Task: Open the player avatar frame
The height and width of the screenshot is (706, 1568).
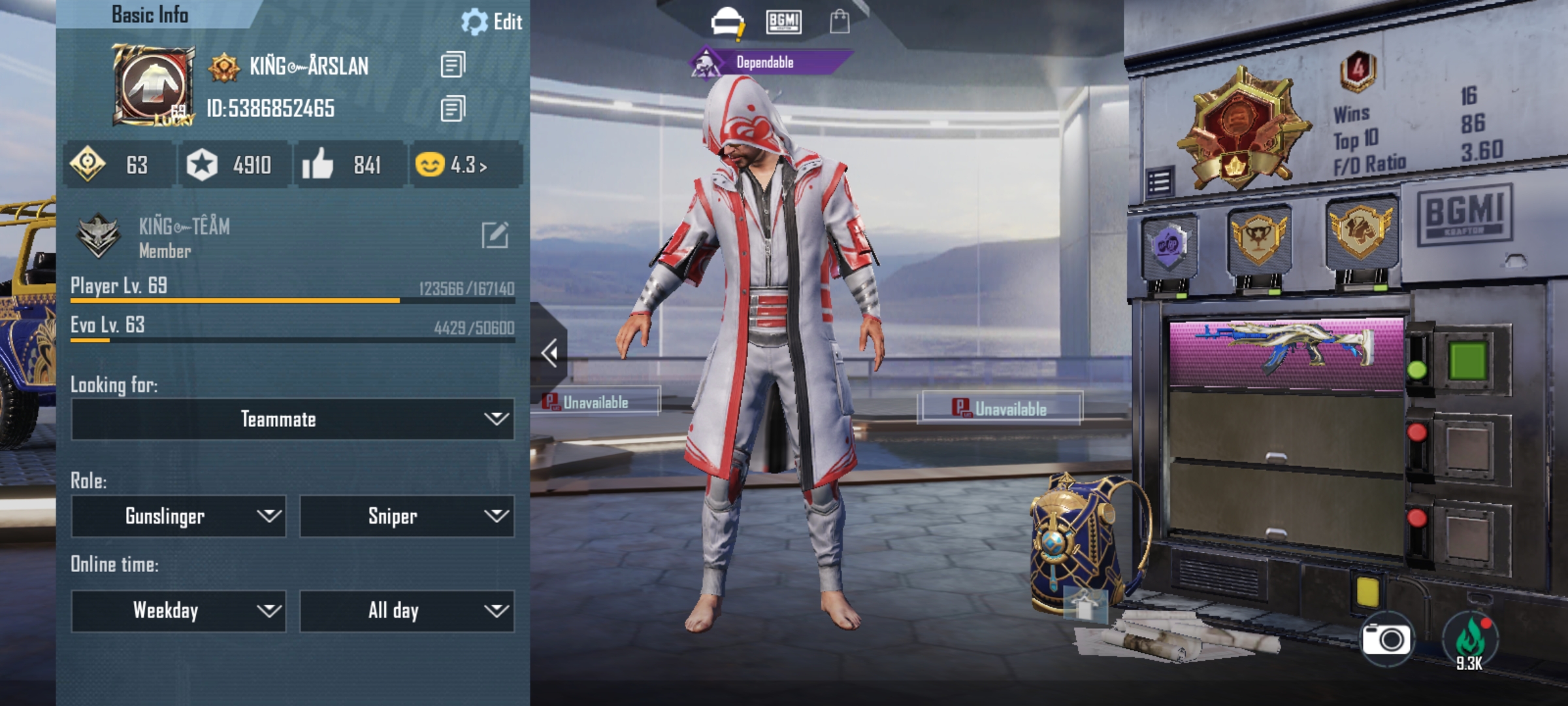Action: pyautogui.click(x=154, y=85)
